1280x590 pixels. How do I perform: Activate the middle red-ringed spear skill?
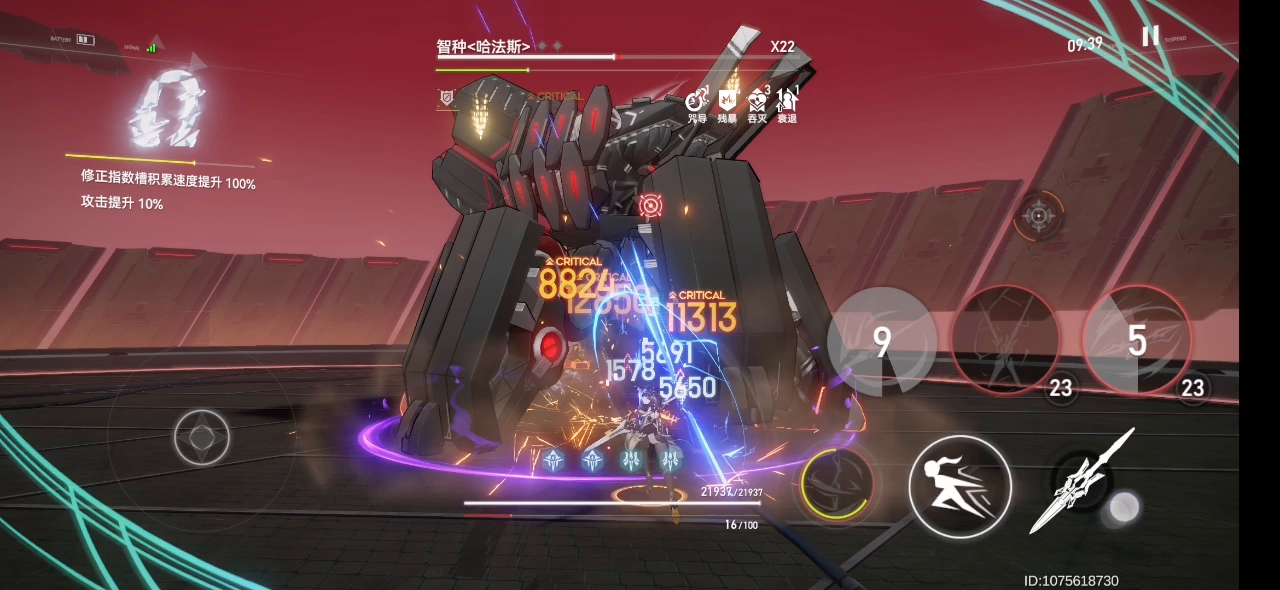[1005, 340]
